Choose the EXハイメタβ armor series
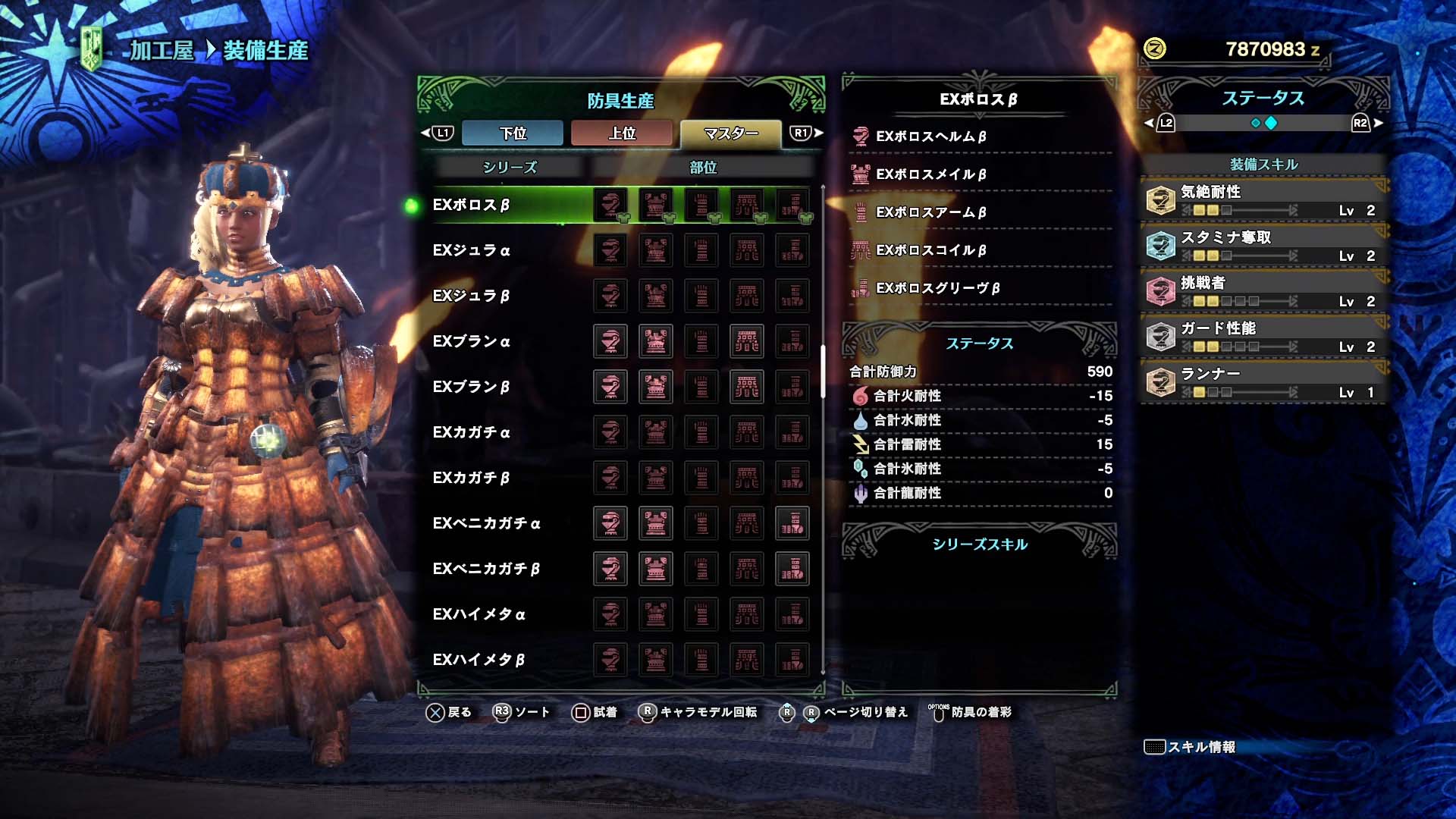The image size is (1456, 819). click(x=479, y=660)
